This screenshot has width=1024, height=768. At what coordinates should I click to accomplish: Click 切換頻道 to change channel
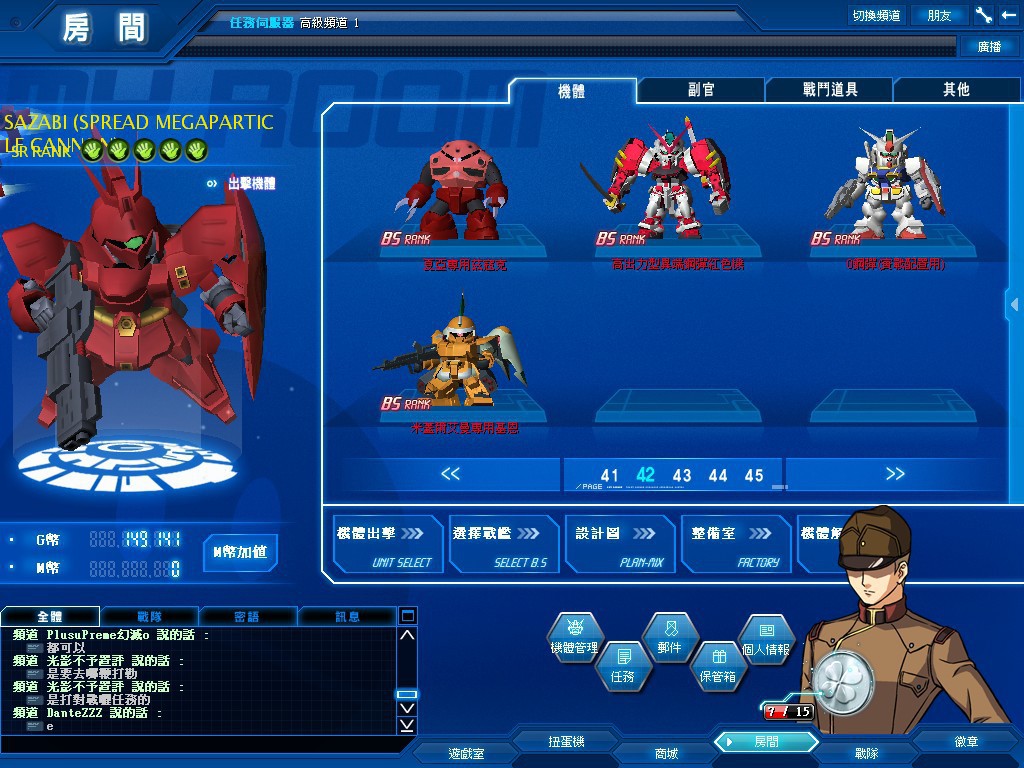[876, 16]
